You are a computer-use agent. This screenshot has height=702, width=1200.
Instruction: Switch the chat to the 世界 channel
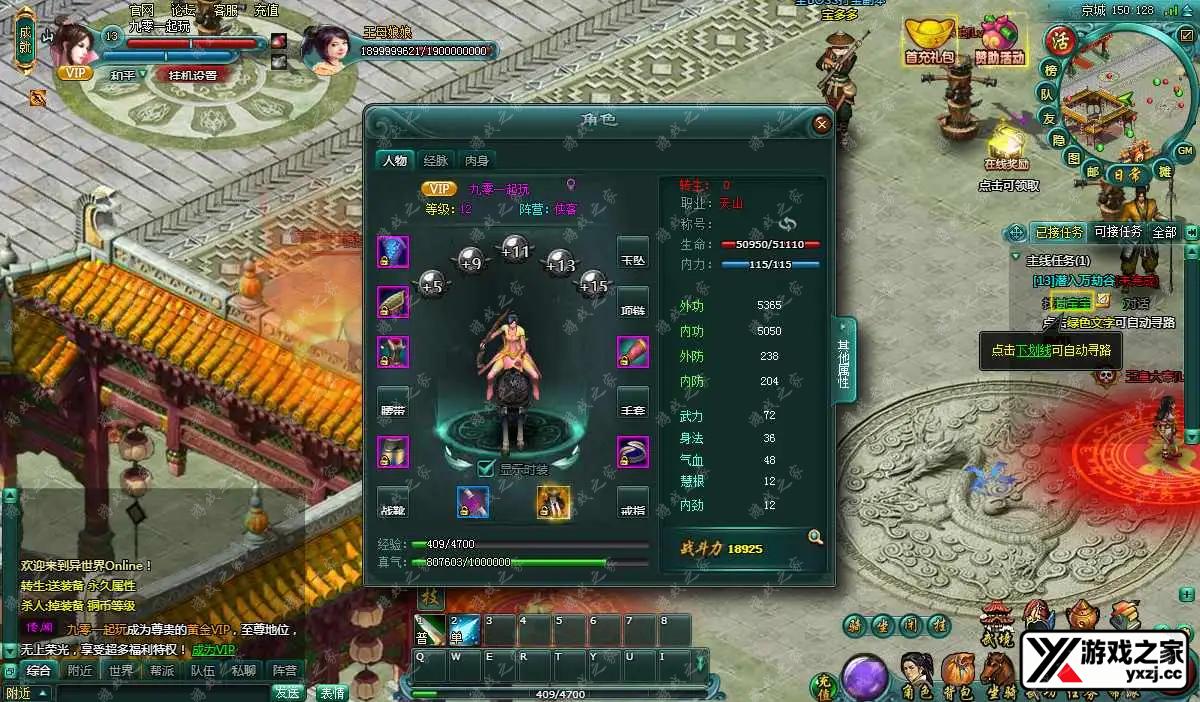point(121,670)
